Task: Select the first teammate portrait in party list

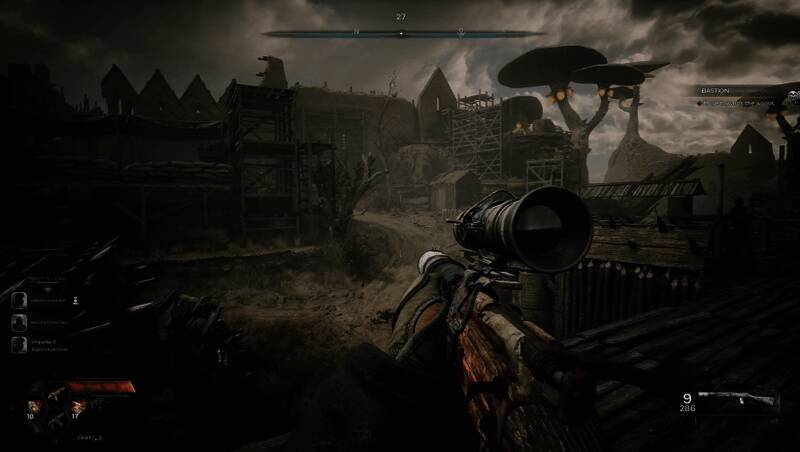Action: point(19,299)
